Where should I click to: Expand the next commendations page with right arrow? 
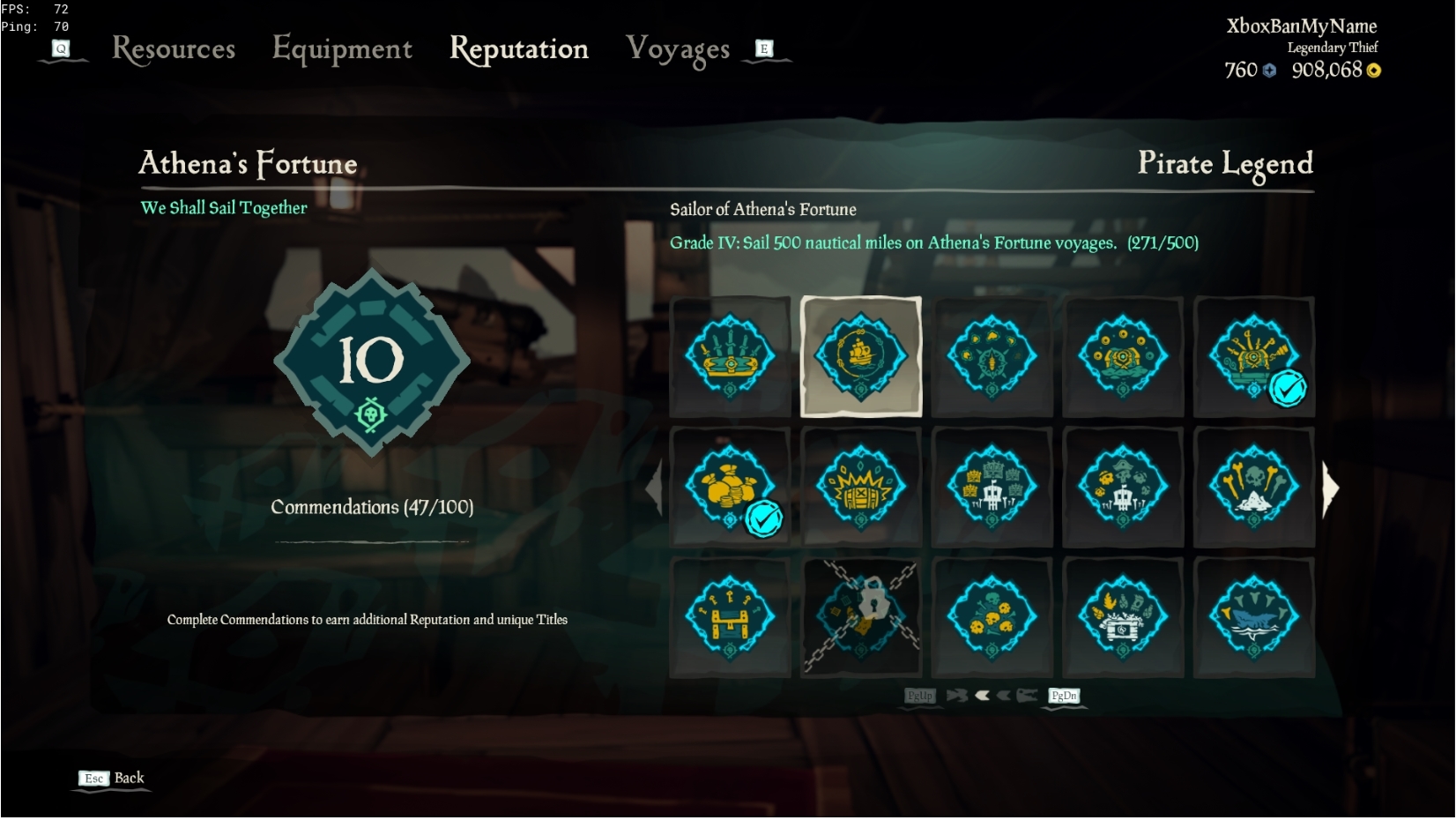tap(1331, 488)
